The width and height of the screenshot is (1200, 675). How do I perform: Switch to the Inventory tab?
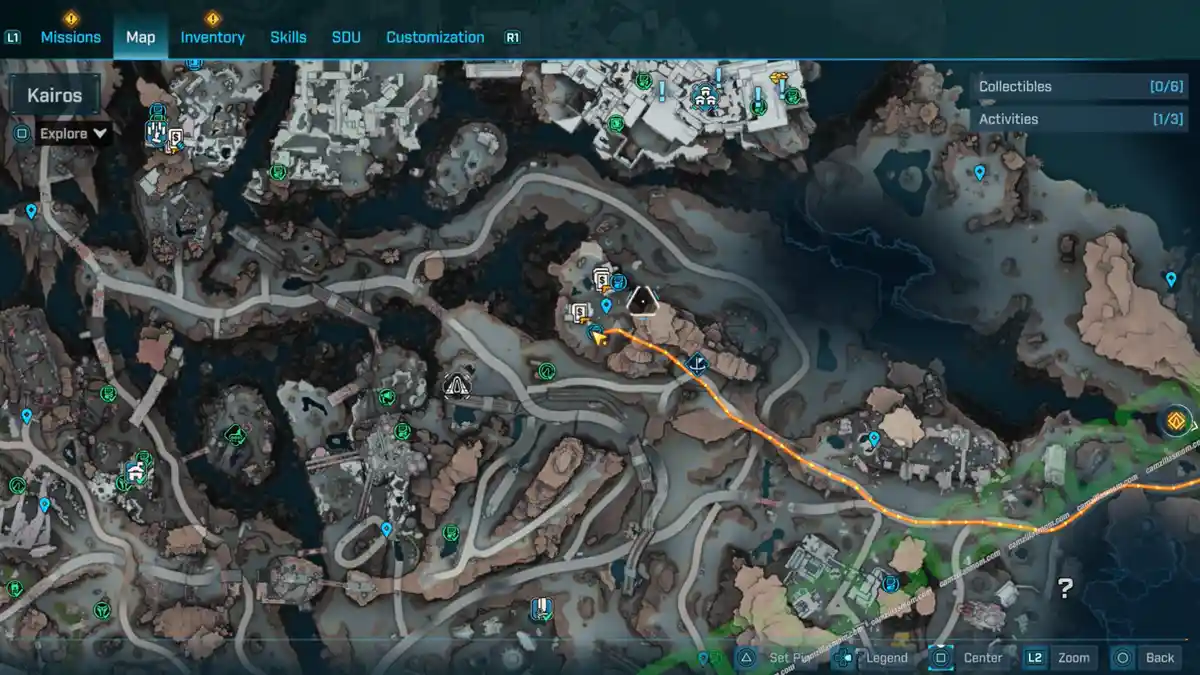(212, 37)
